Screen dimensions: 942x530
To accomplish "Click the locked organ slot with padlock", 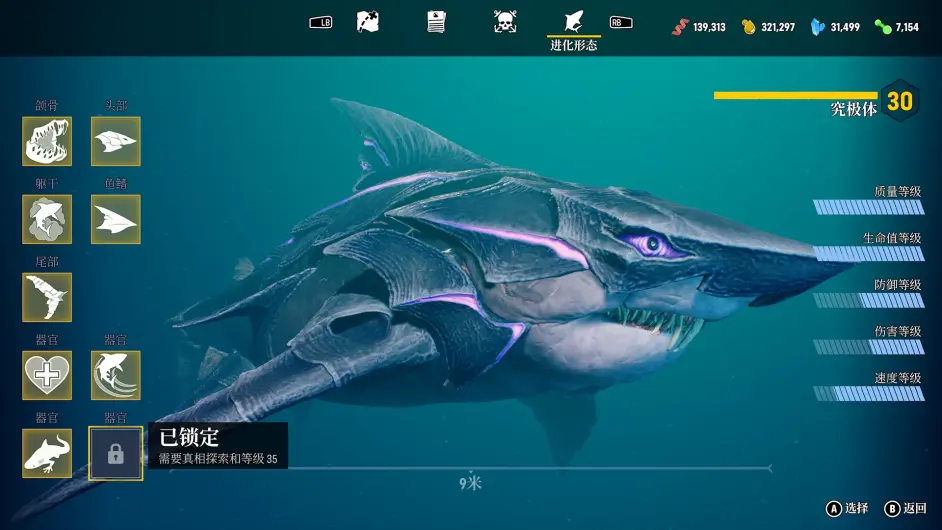I will [x=116, y=453].
